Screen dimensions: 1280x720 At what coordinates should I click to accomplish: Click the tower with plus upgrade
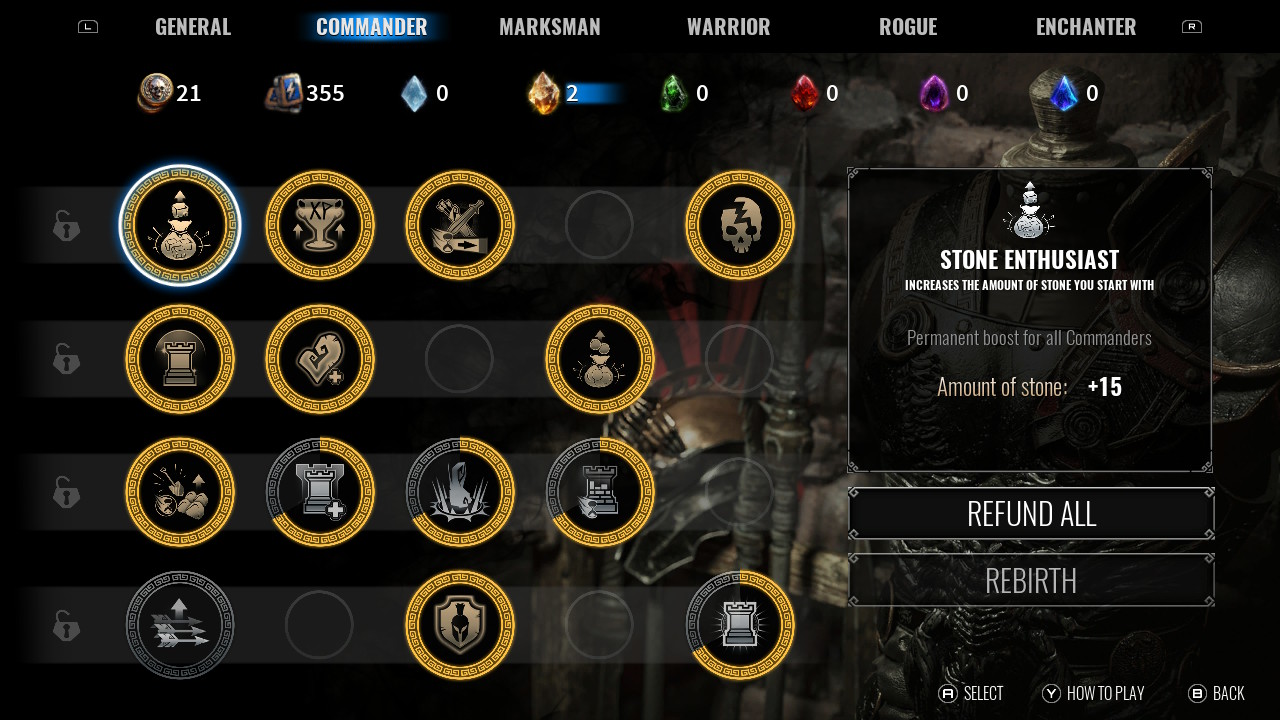click(320, 492)
